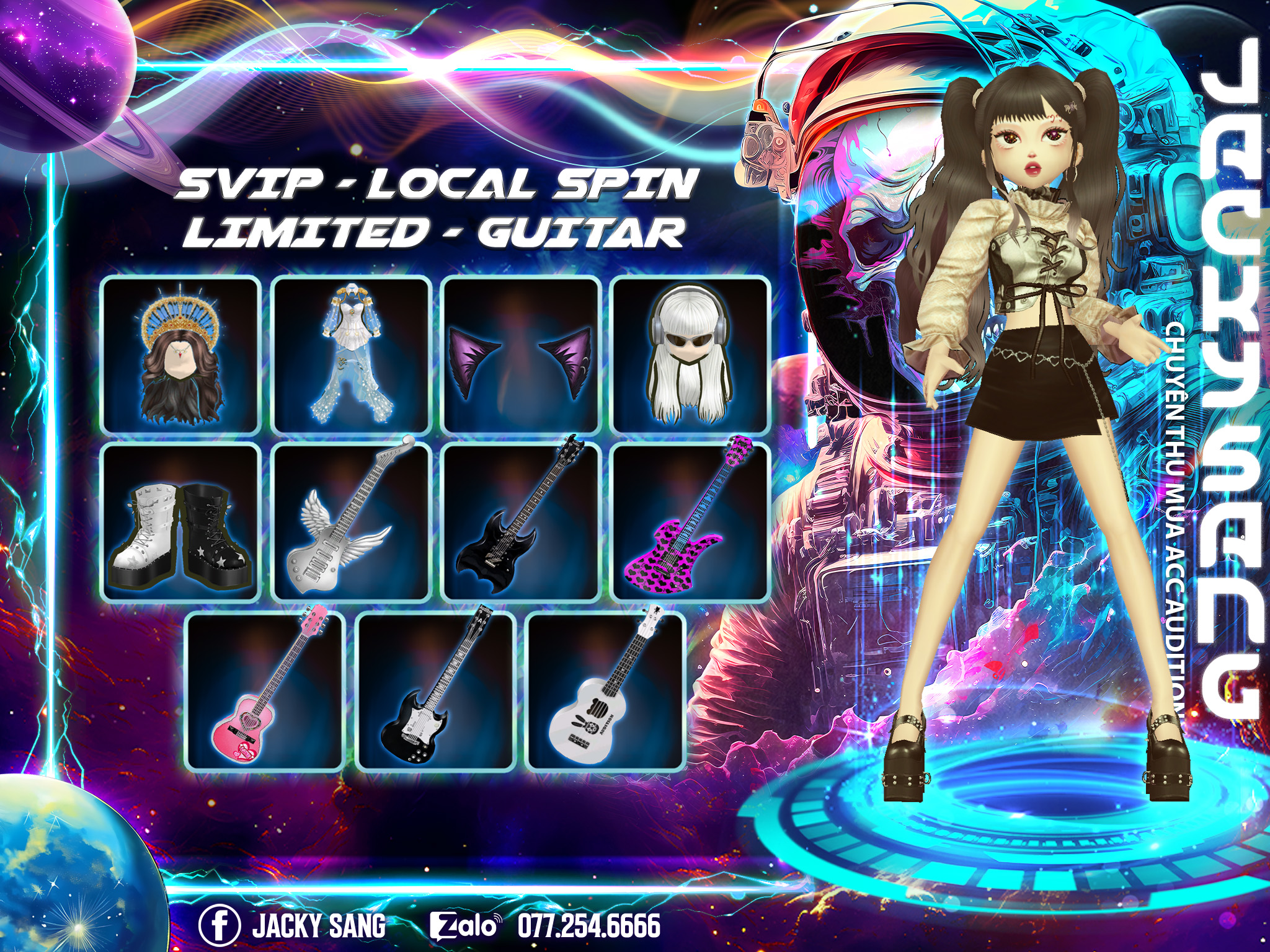1270x952 pixels.
Task: Select the golden crown brown hair slot
Action: click(x=180, y=355)
